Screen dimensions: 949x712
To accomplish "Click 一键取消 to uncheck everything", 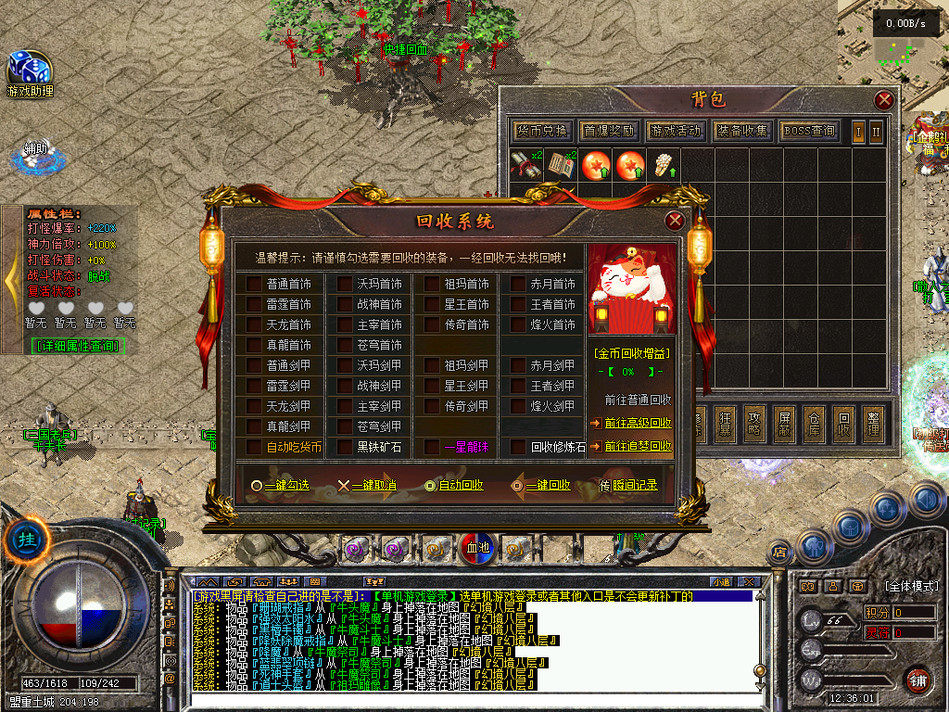I will 367,485.
